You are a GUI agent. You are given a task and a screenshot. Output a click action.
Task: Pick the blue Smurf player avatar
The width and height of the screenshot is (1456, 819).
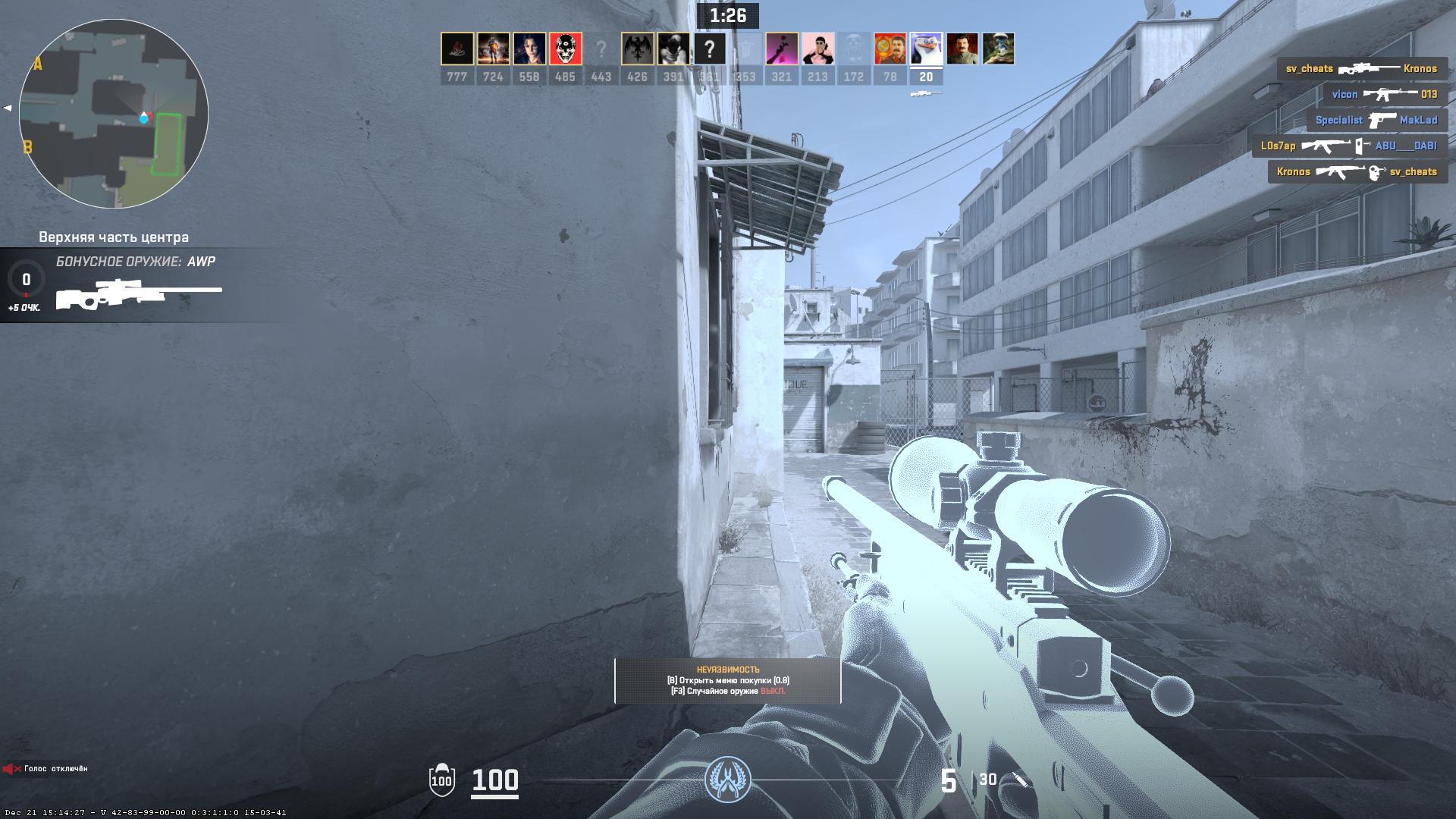pyautogui.click(x=998, y=49)
